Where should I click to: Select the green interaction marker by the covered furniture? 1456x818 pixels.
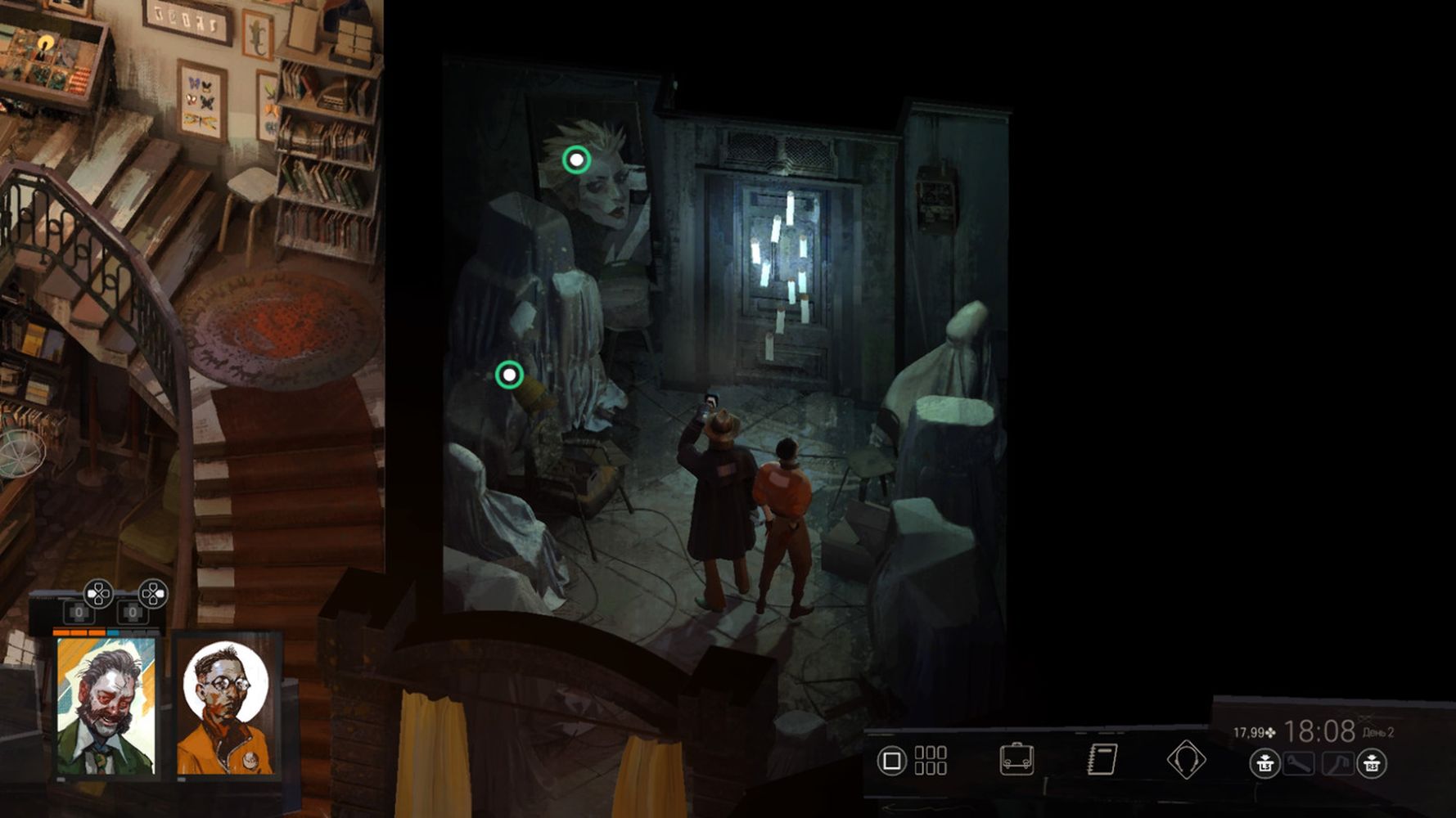click(x=509, y=375)
